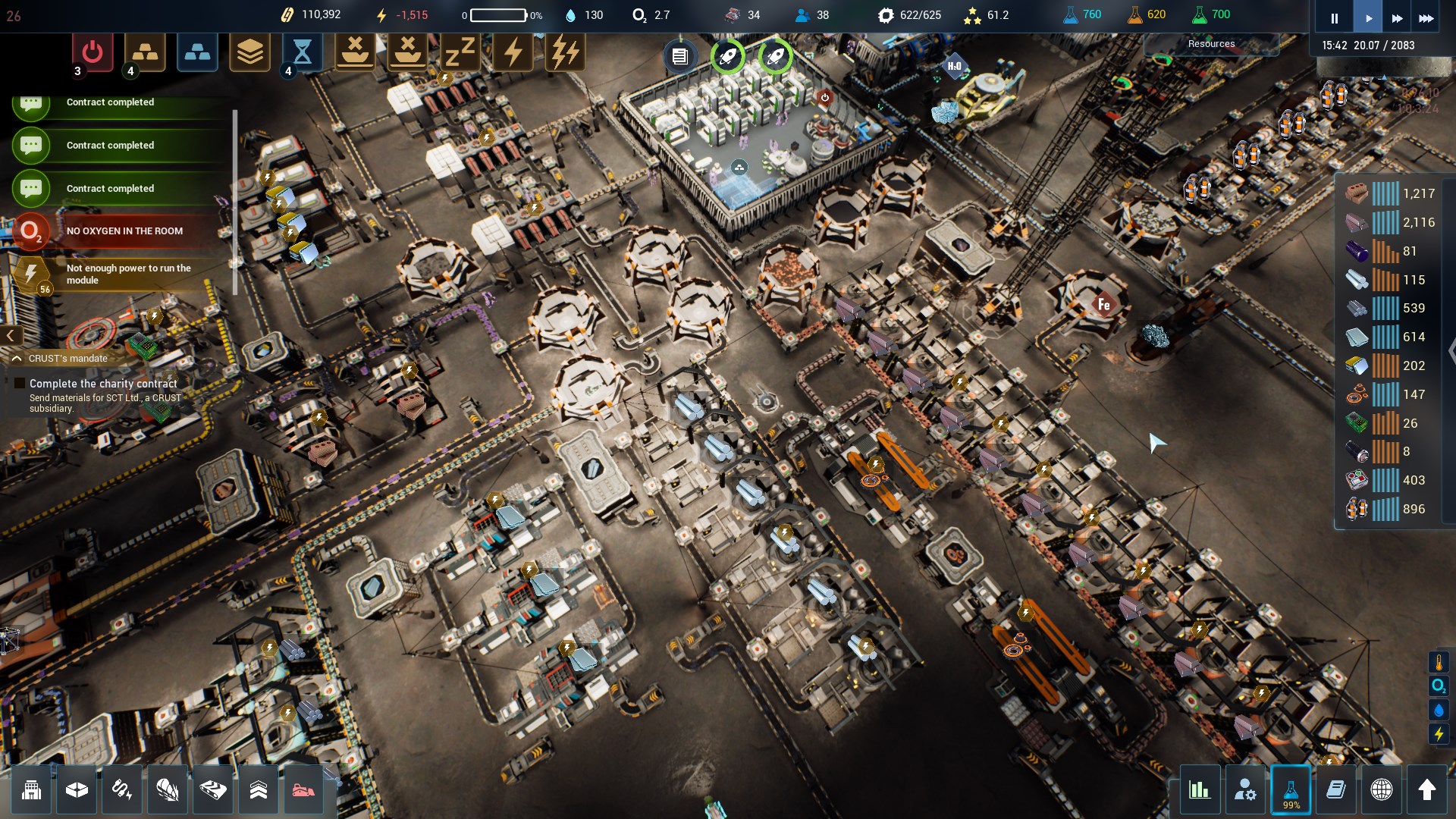
Task: Set game speed to fastest triple arrows
Action: click(1426, 18)
